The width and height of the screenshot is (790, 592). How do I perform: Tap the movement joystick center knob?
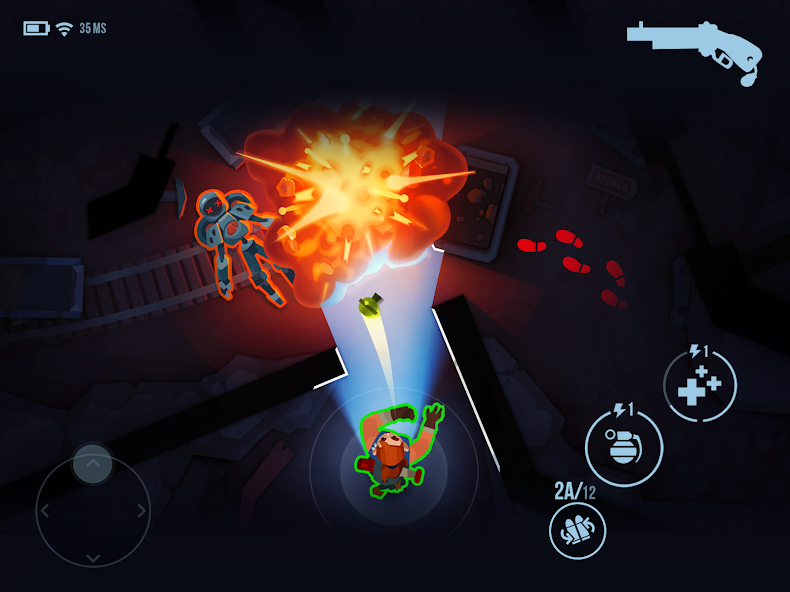tap(93, 464)
